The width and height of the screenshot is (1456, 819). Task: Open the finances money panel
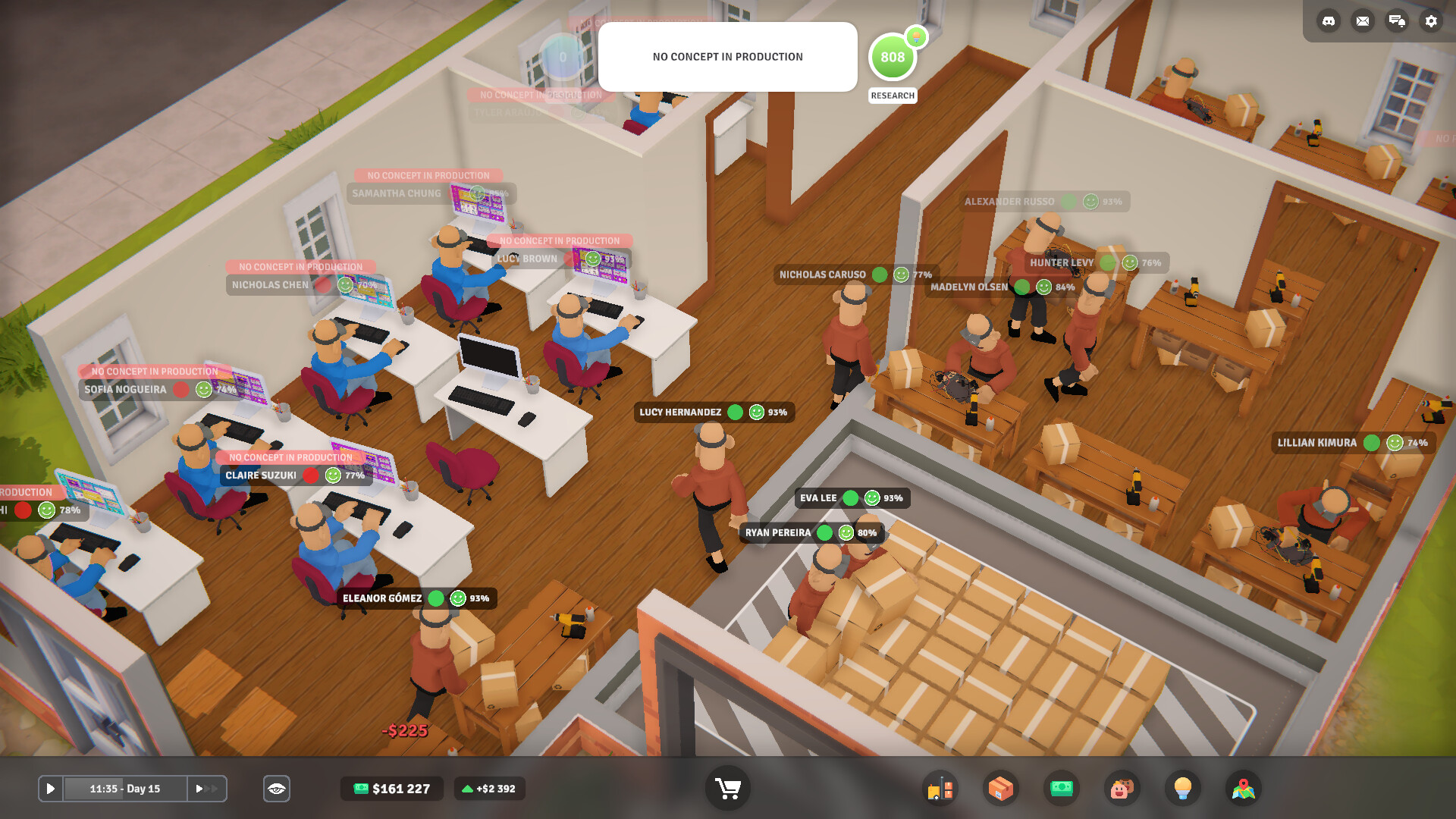[x=1062, y=789]
